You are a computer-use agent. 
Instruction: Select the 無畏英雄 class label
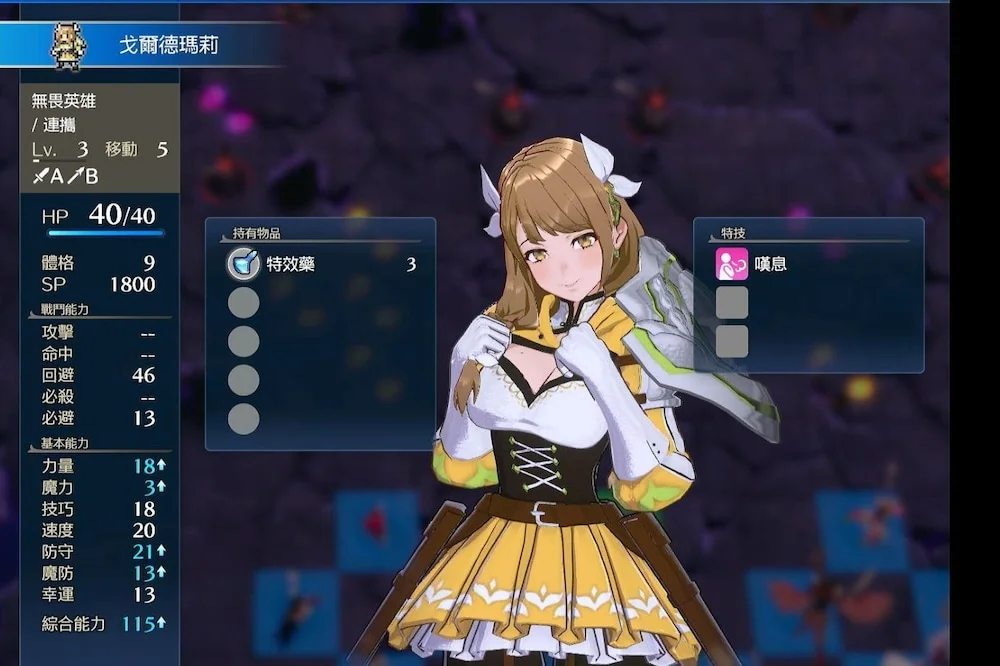point(64,101)
